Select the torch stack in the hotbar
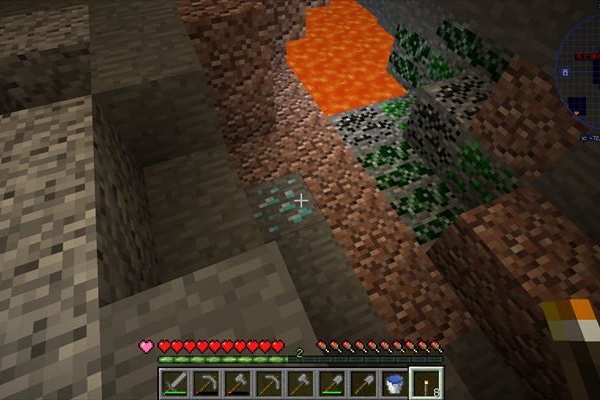Image resolution: width=600 pixels, height=400 pixels. tap(428, 380)
